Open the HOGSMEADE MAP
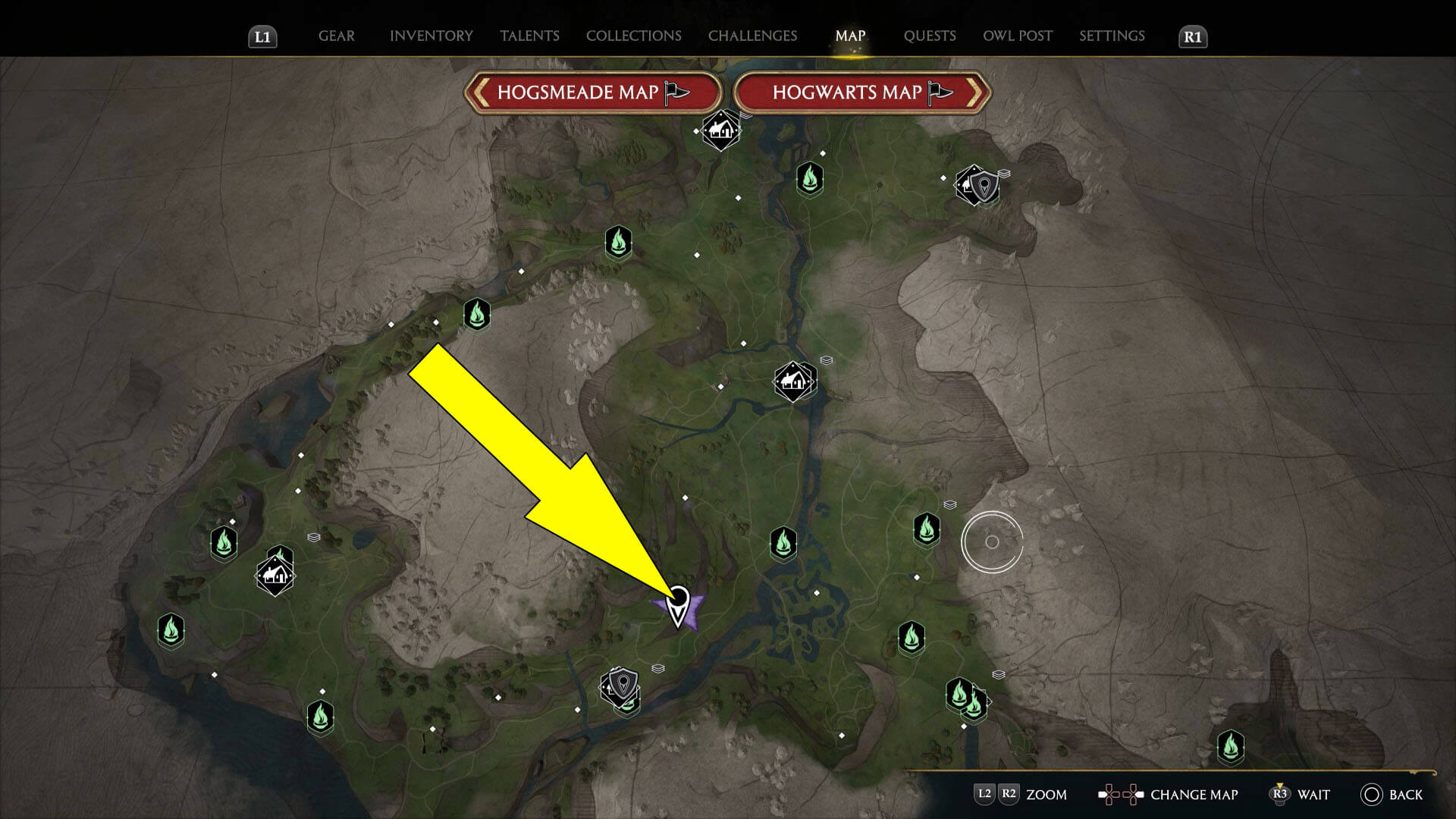The width and height of the screenshot is (1456, 819). point(594,93)
